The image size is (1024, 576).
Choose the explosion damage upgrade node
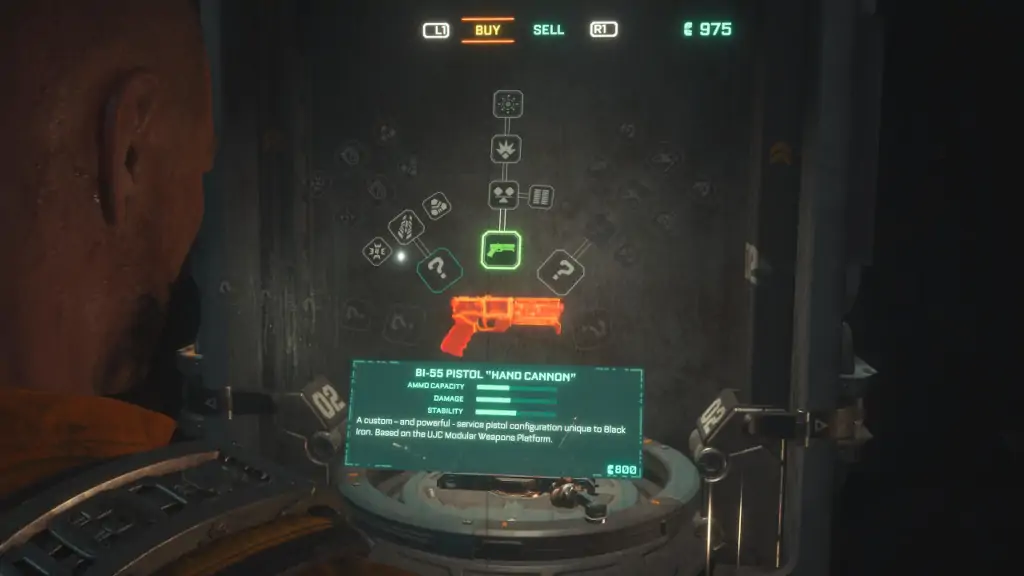point(506,149)
